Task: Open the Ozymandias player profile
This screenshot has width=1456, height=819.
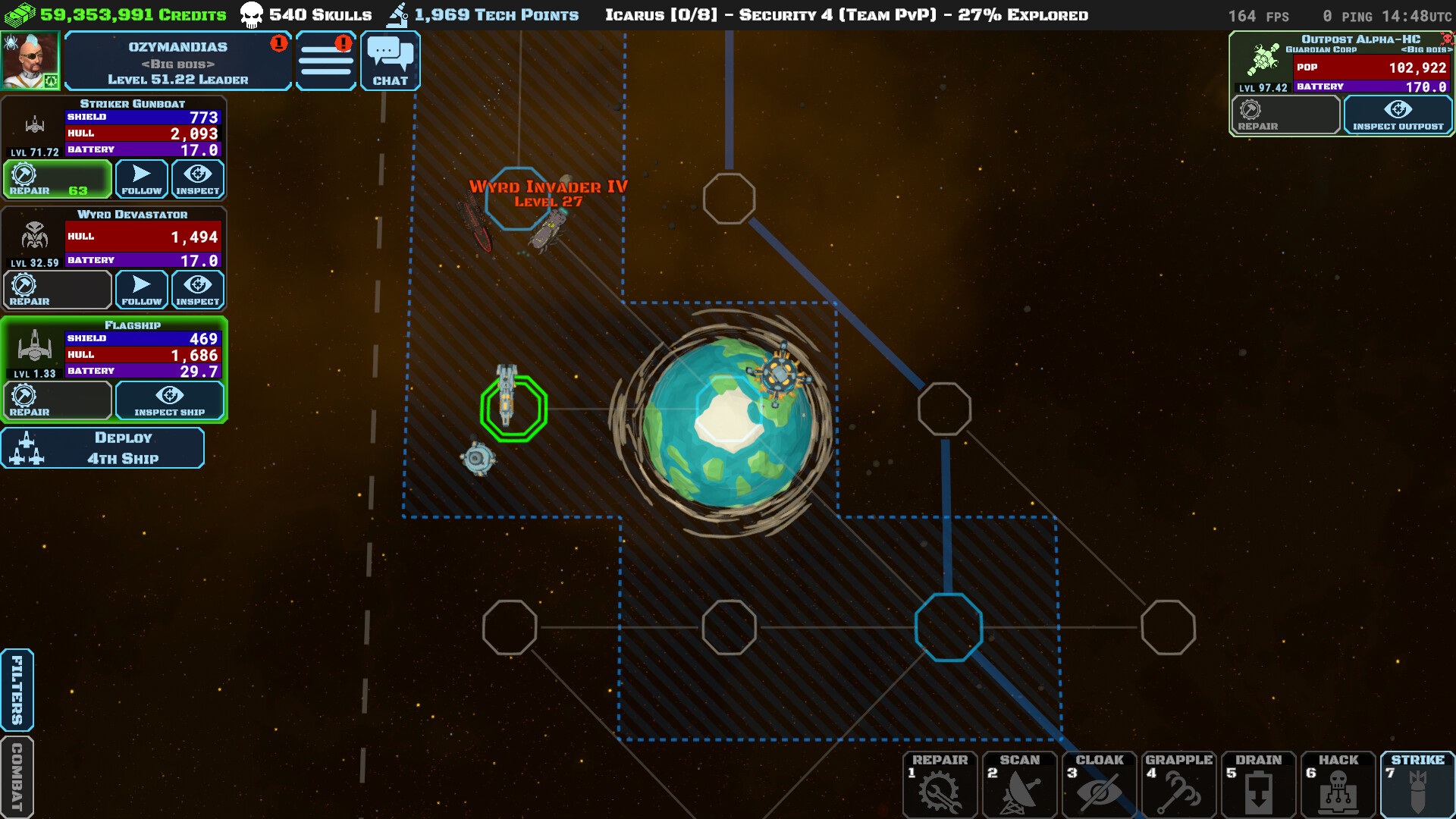Action: point(179,61)
